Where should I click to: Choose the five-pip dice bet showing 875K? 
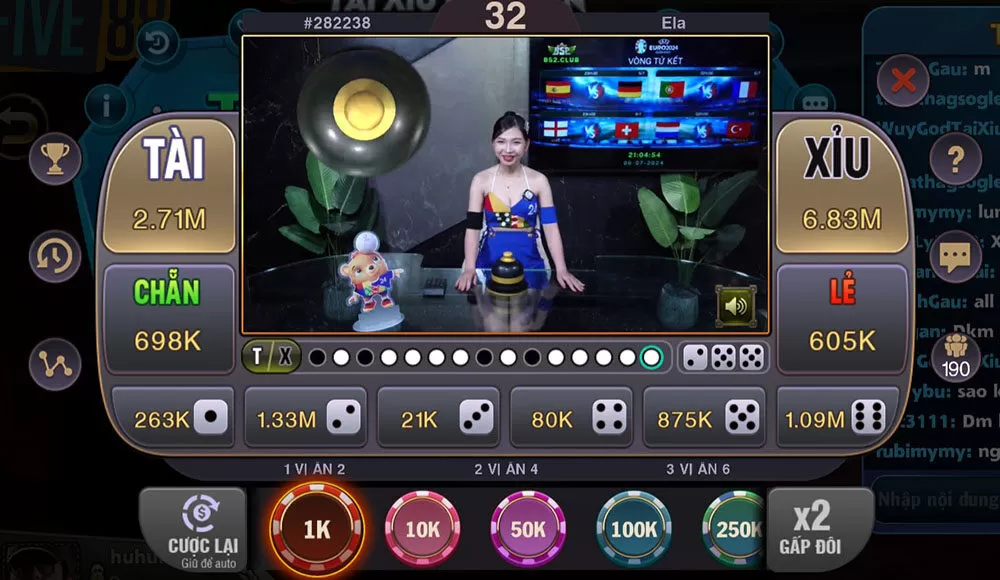click(x=704, y=418)
